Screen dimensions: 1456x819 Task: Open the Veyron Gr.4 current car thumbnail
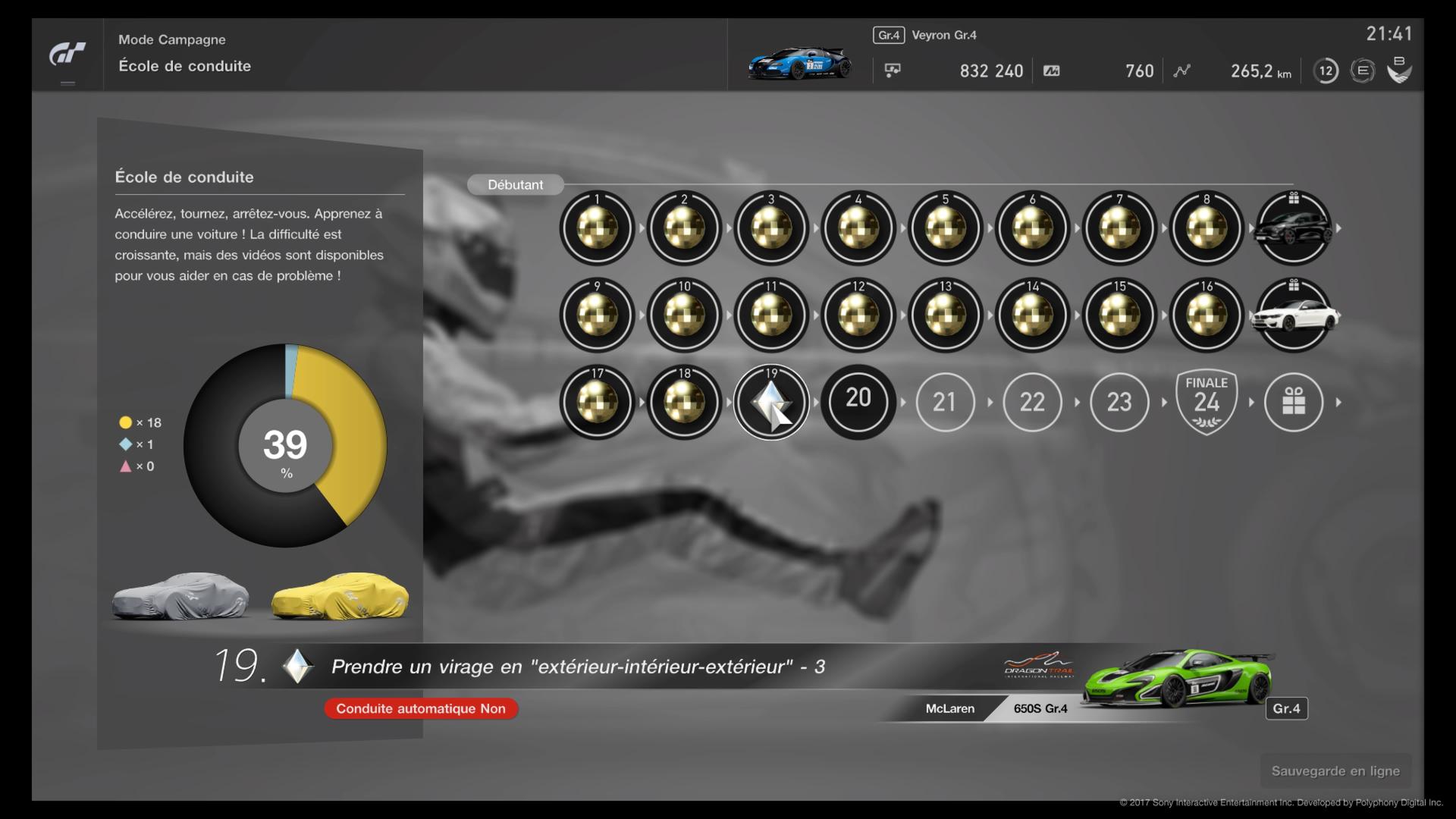[799, 64]
